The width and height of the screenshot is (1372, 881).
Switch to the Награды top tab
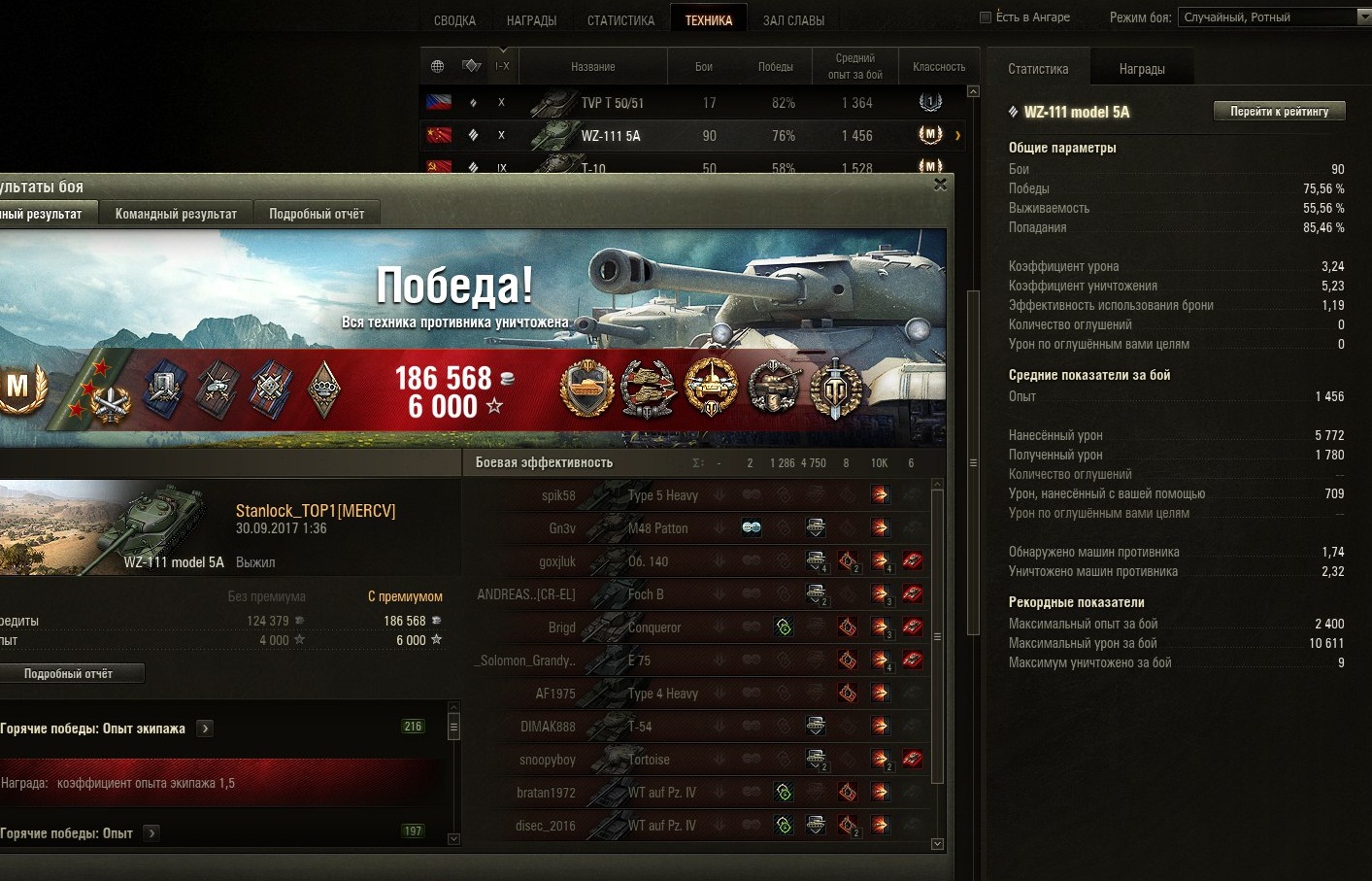531,20
